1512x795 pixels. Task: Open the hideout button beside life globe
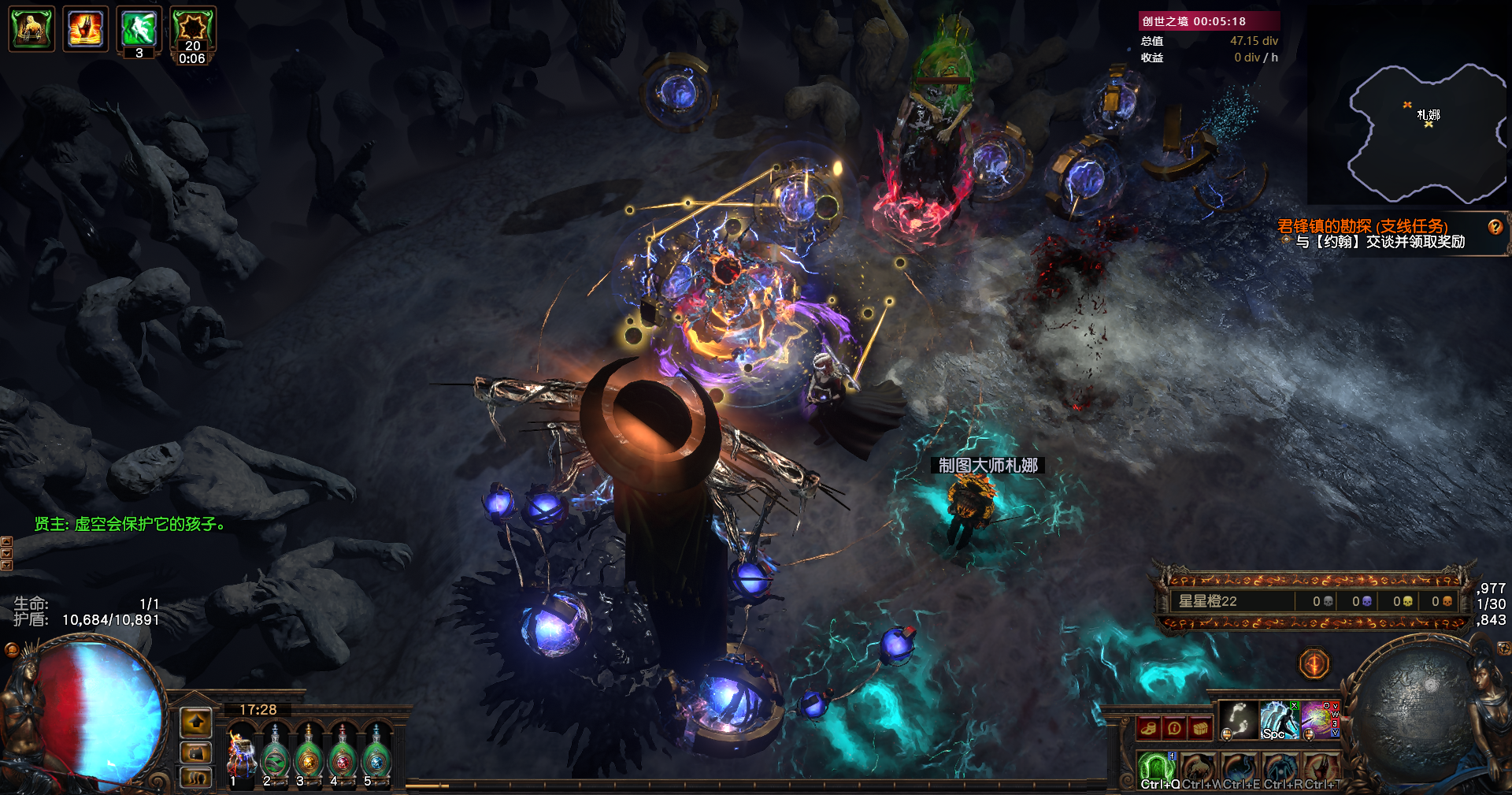point(196,751)
